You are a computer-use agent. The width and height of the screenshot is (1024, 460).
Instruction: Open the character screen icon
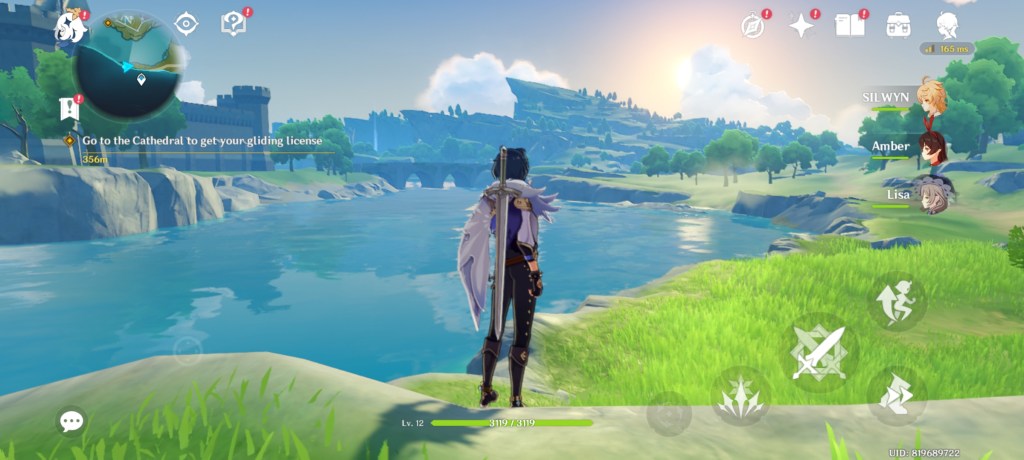(947, 25)
